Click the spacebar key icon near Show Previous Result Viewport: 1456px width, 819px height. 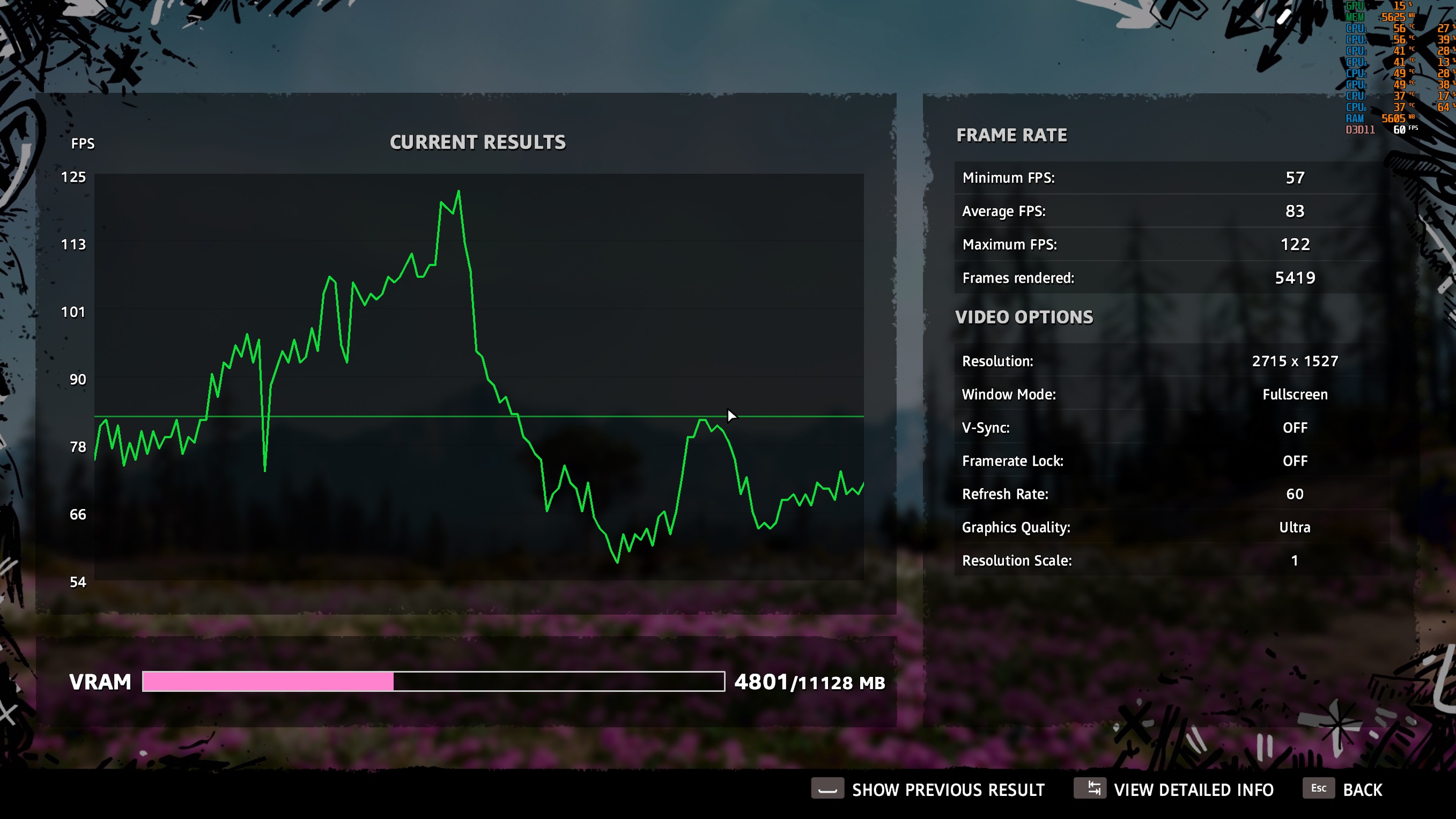tap(827, 789)
